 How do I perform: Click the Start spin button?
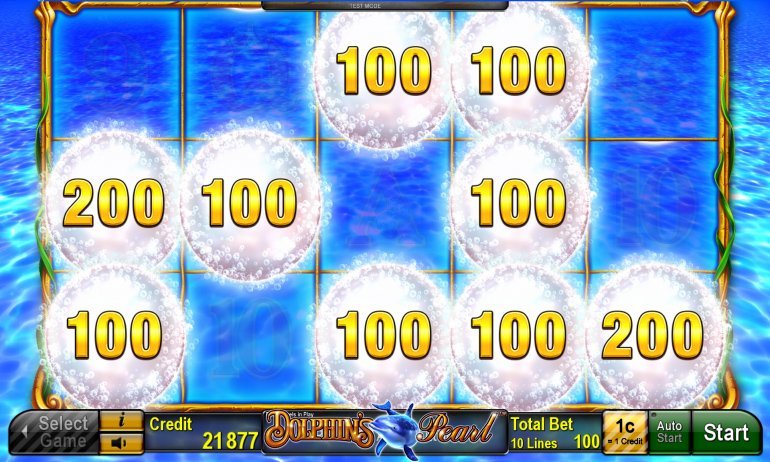tap(726, 433)
